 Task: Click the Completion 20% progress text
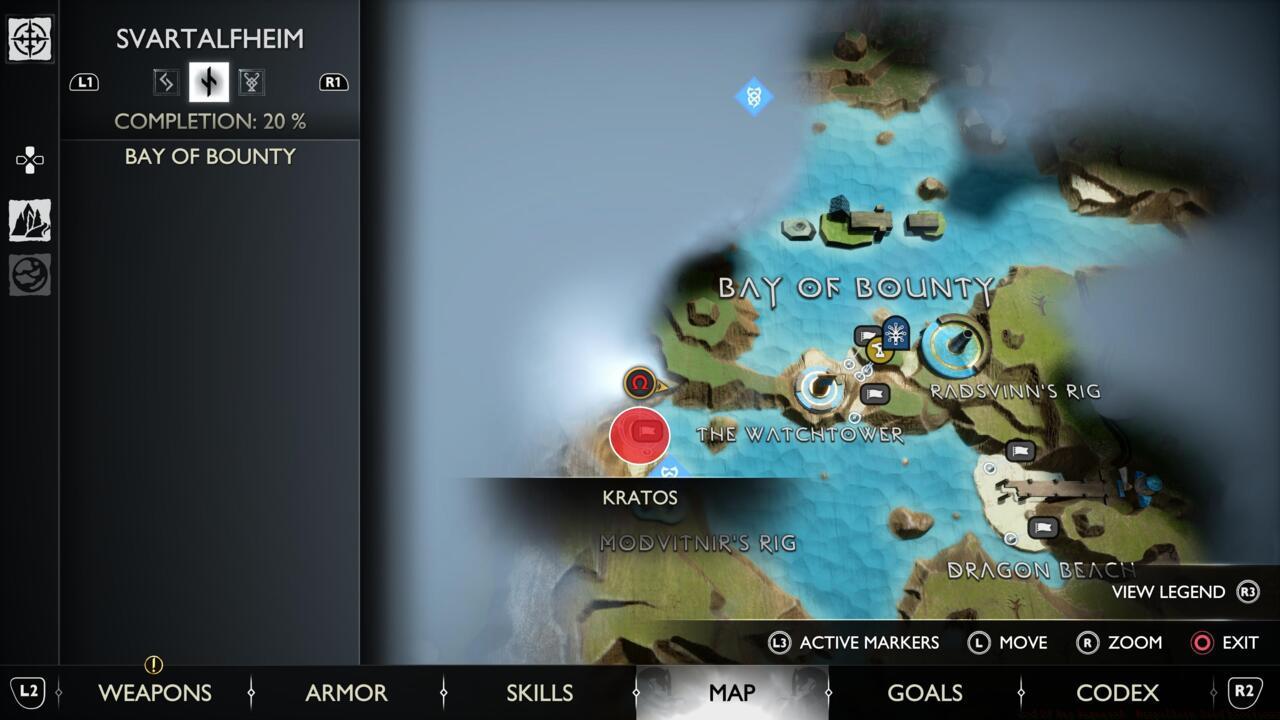(212, 120)
